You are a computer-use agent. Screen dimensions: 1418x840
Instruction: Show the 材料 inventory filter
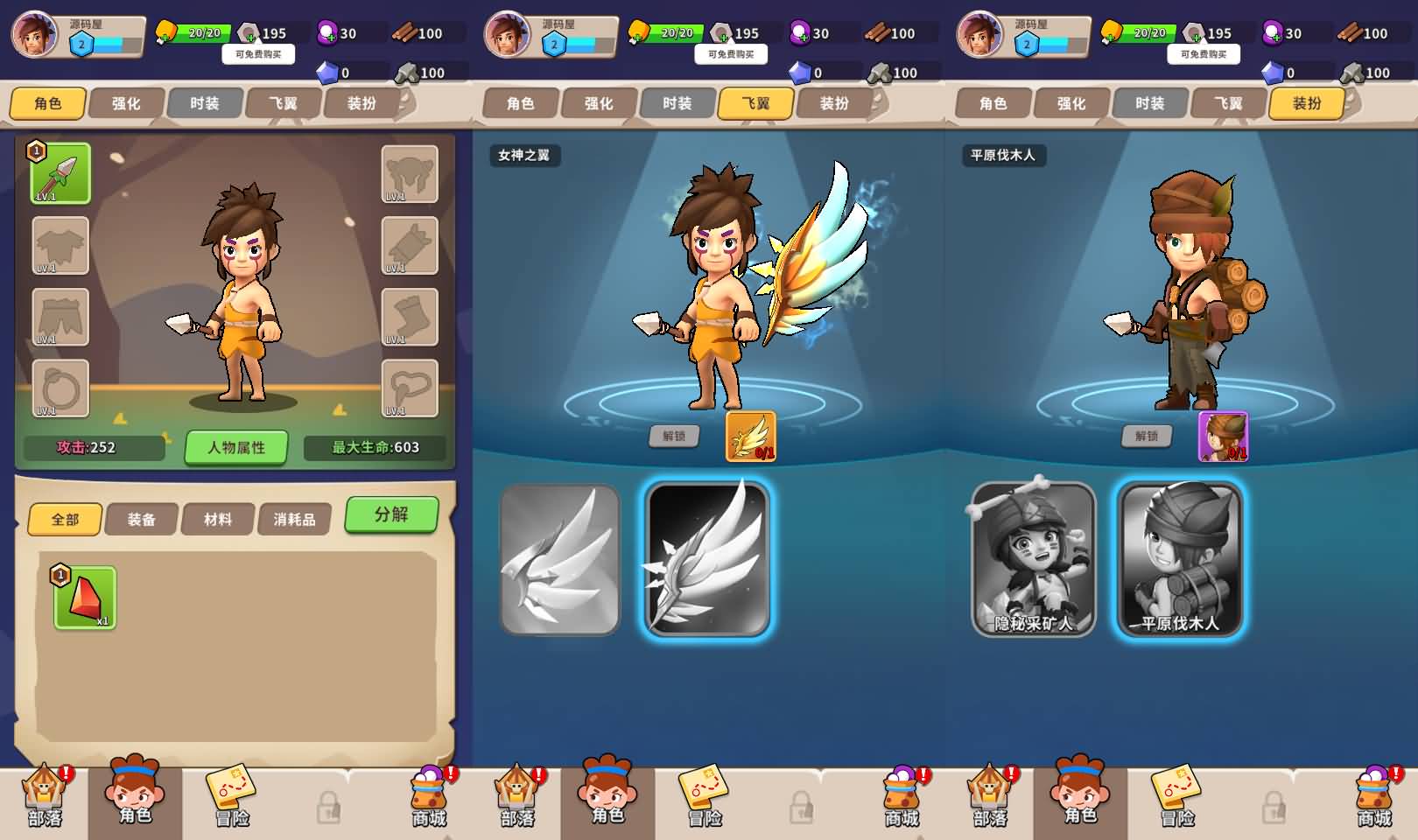[x=218, y=520]
